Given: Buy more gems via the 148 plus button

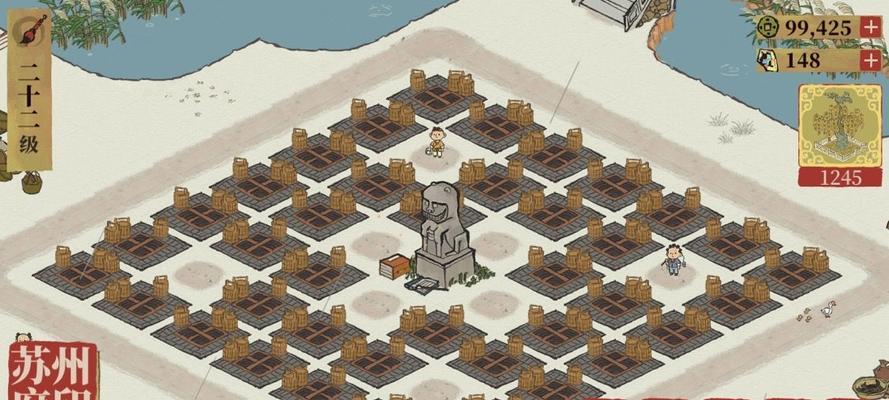Looking at the screenshot, I should coord(870,60).
